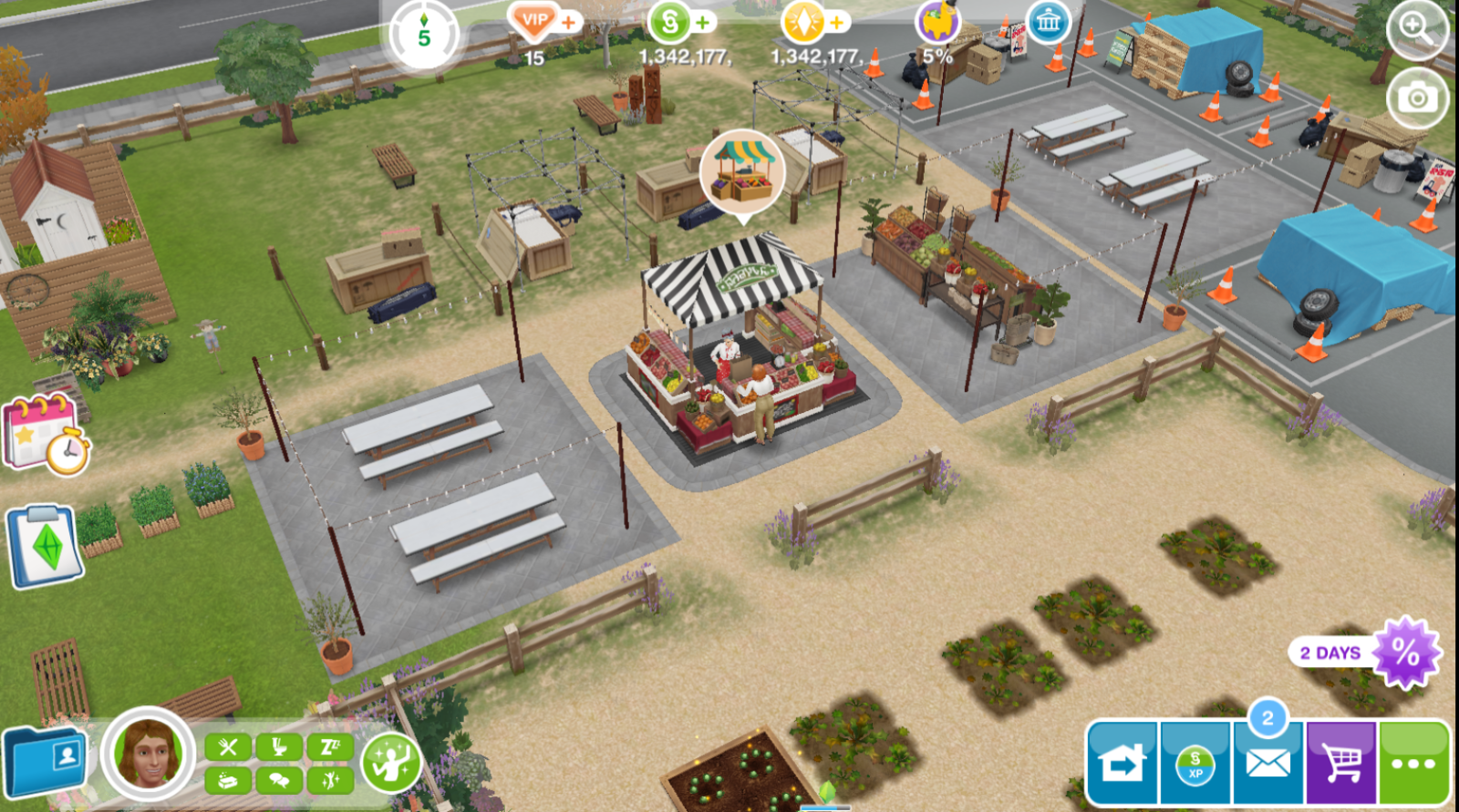Open the calendar events icon
1459x812 pixels.
click(x=46, y=434)
